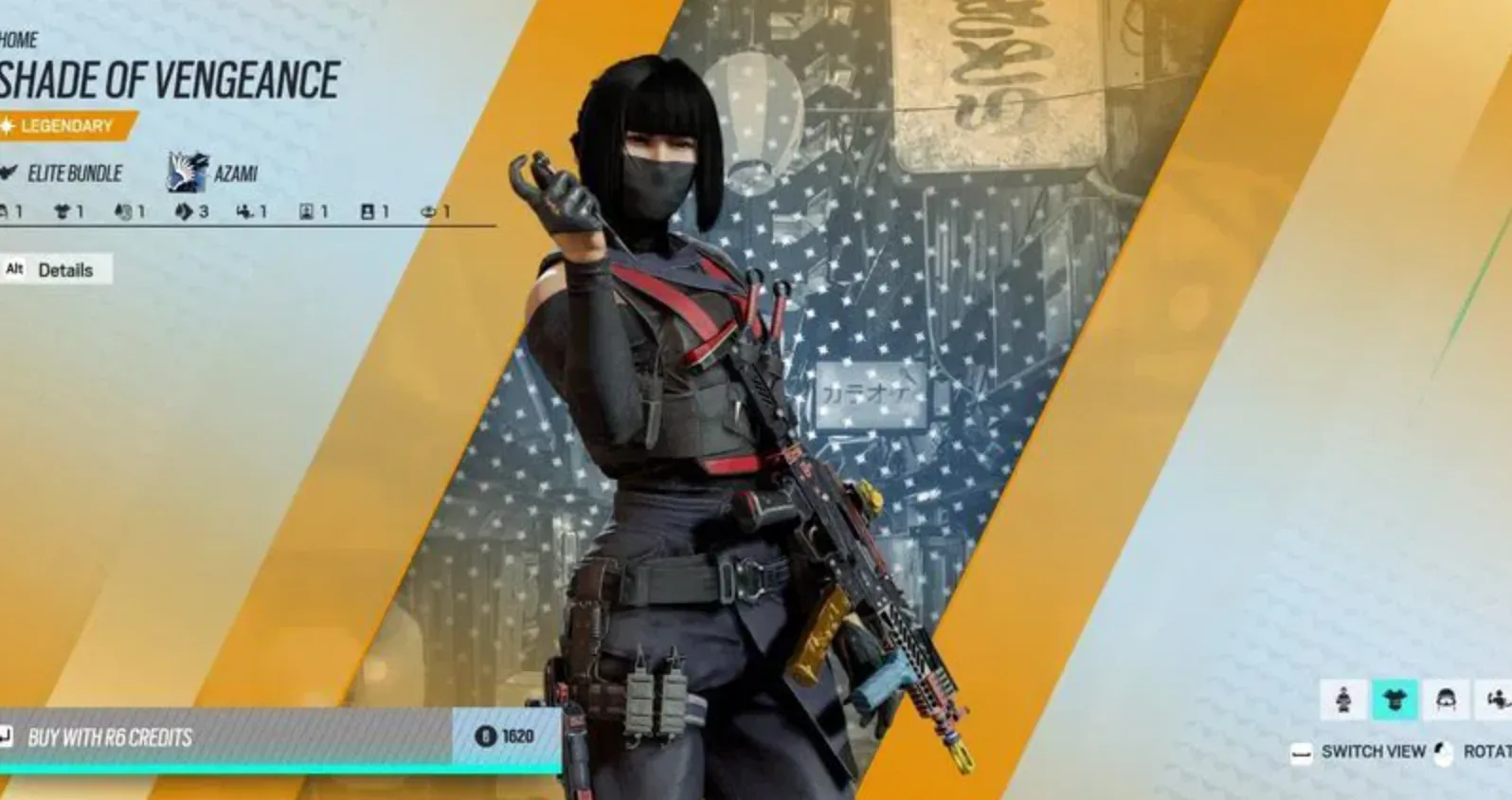1512x800 pixels.
Task: Click the uniform item count icon
Action: coord(61,212)
